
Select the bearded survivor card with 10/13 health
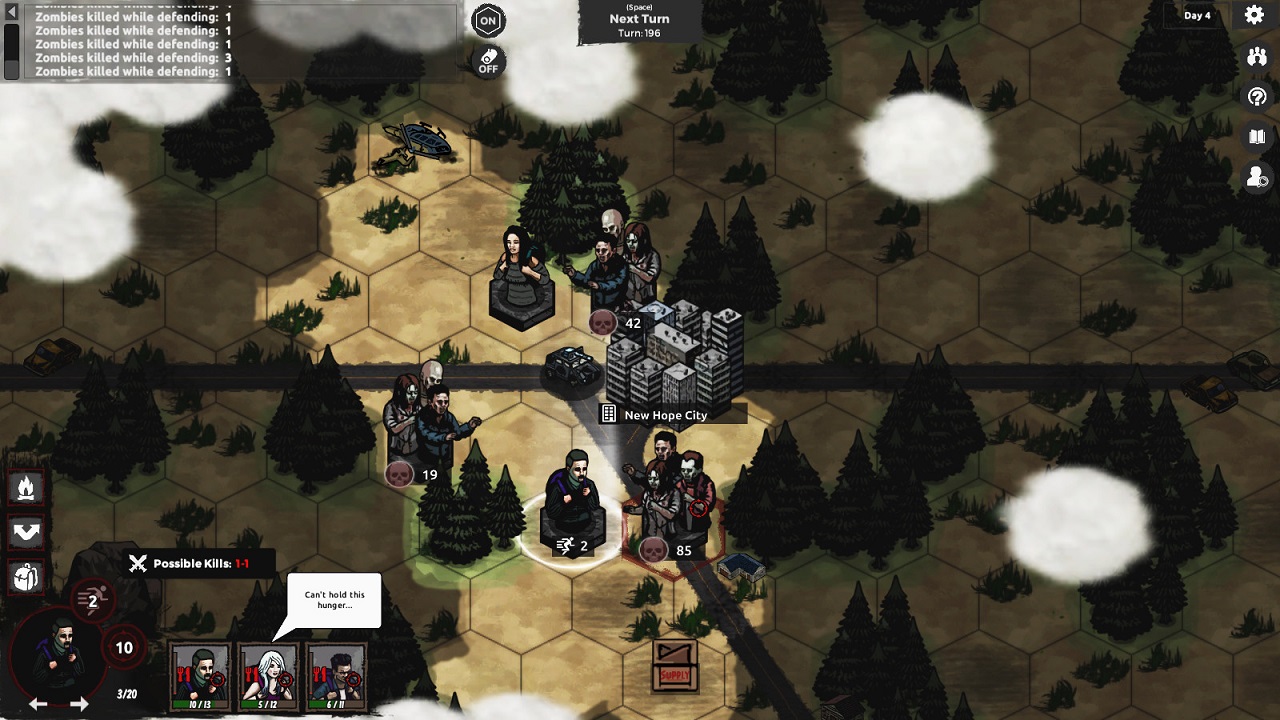(200, 676)
